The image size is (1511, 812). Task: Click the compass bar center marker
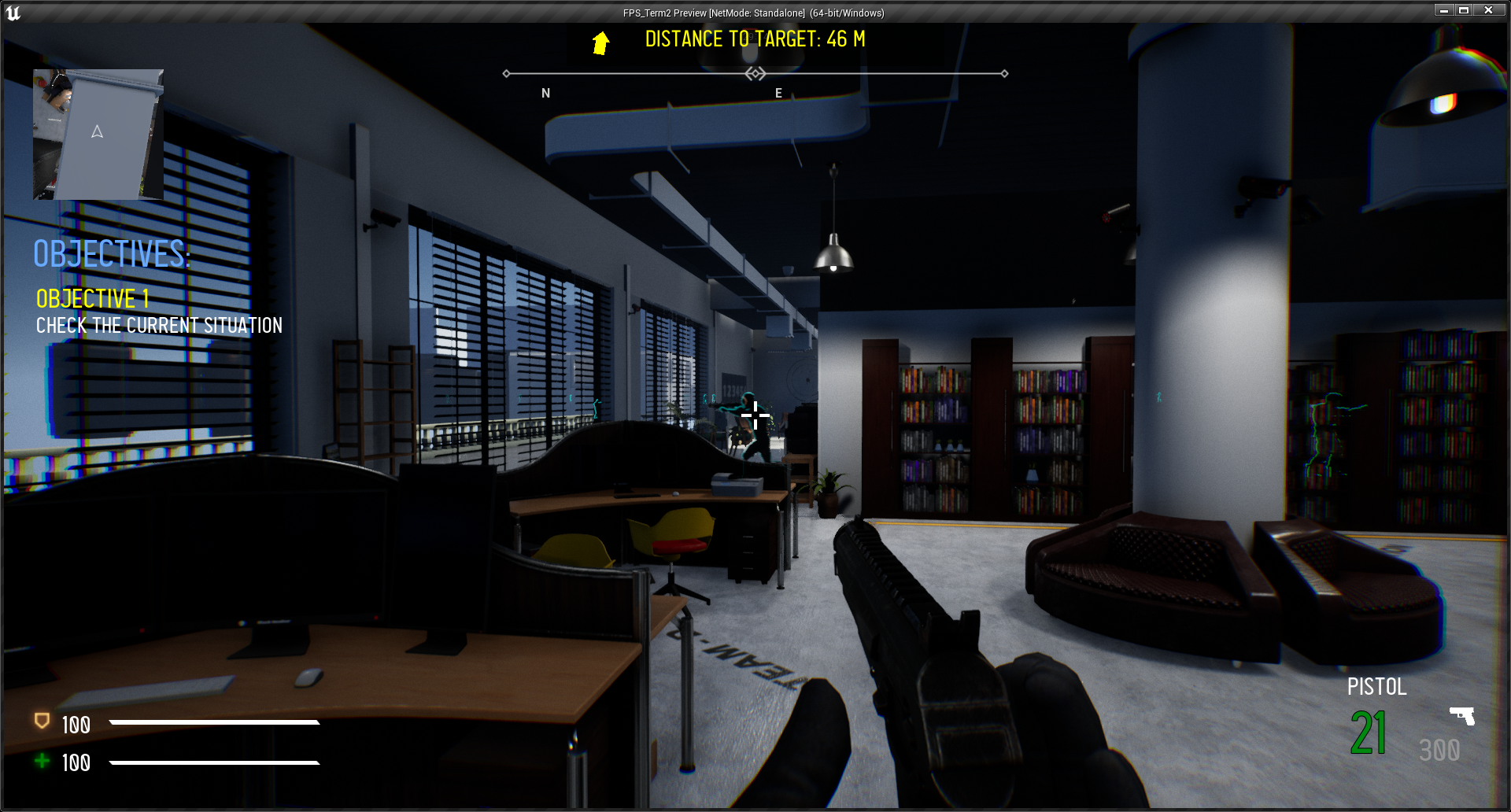pos(755,74)
